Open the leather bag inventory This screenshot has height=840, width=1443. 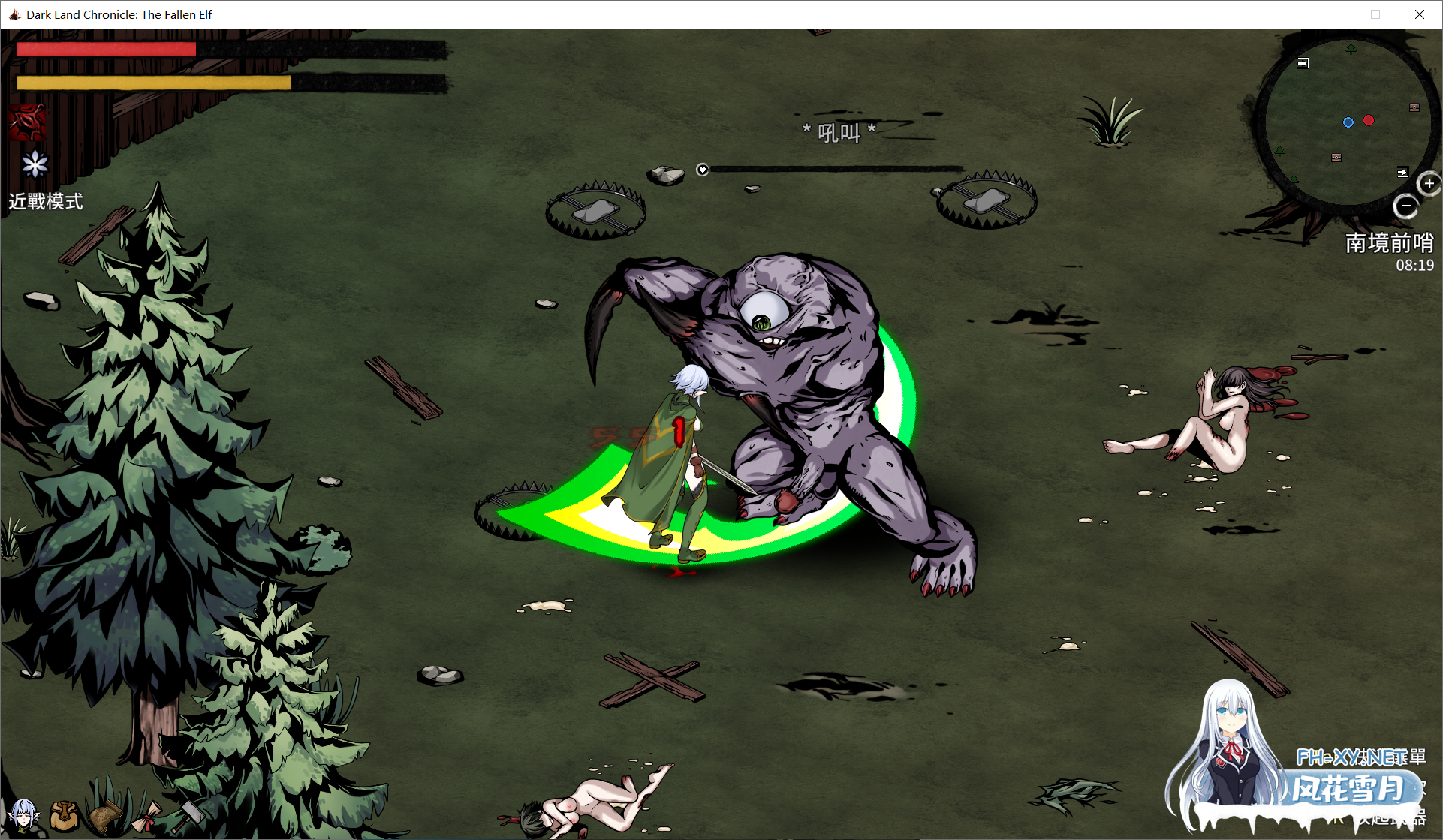pos(65,815)
